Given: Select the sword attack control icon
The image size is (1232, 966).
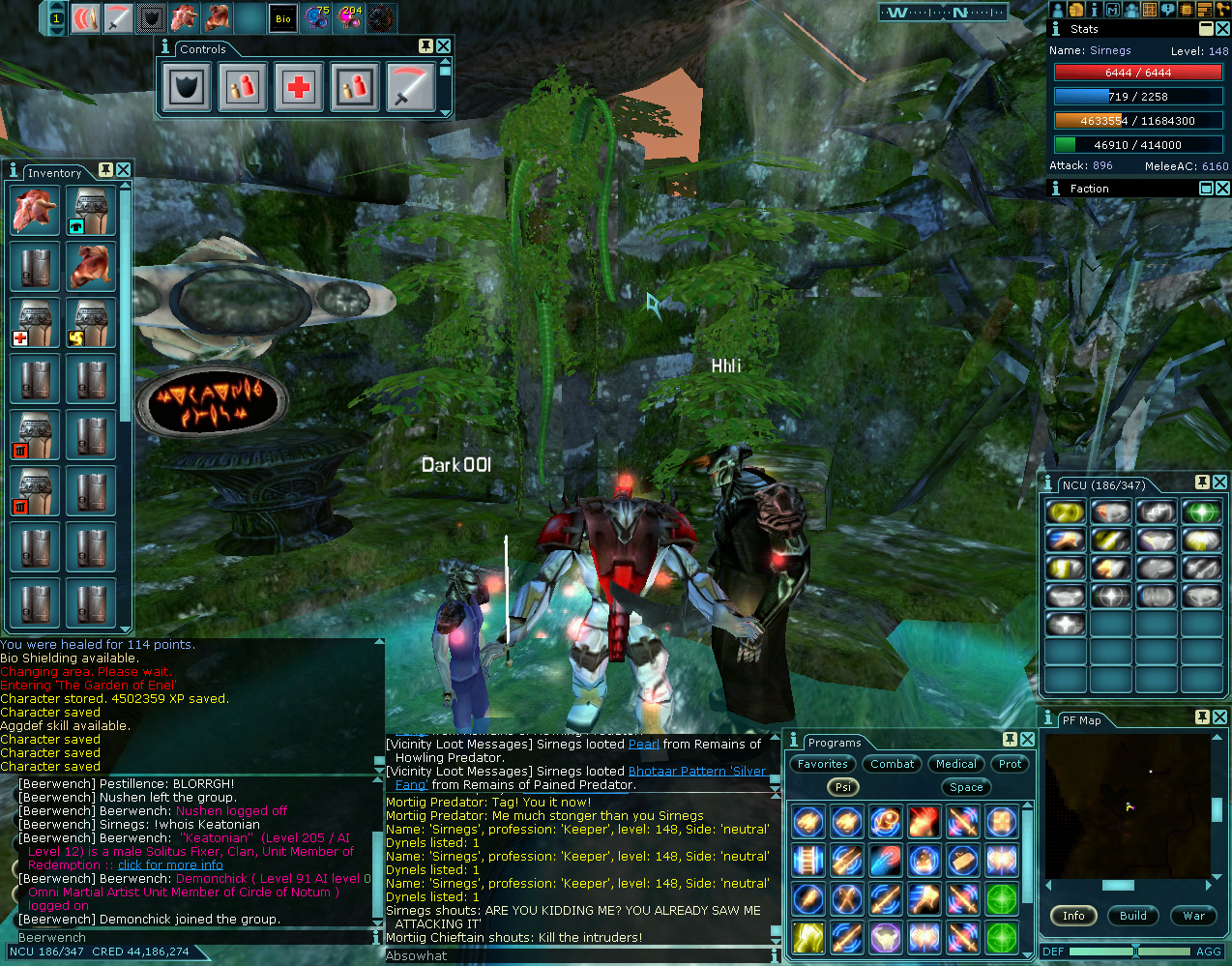Looking at the screenshot, I should coord(411,87).
